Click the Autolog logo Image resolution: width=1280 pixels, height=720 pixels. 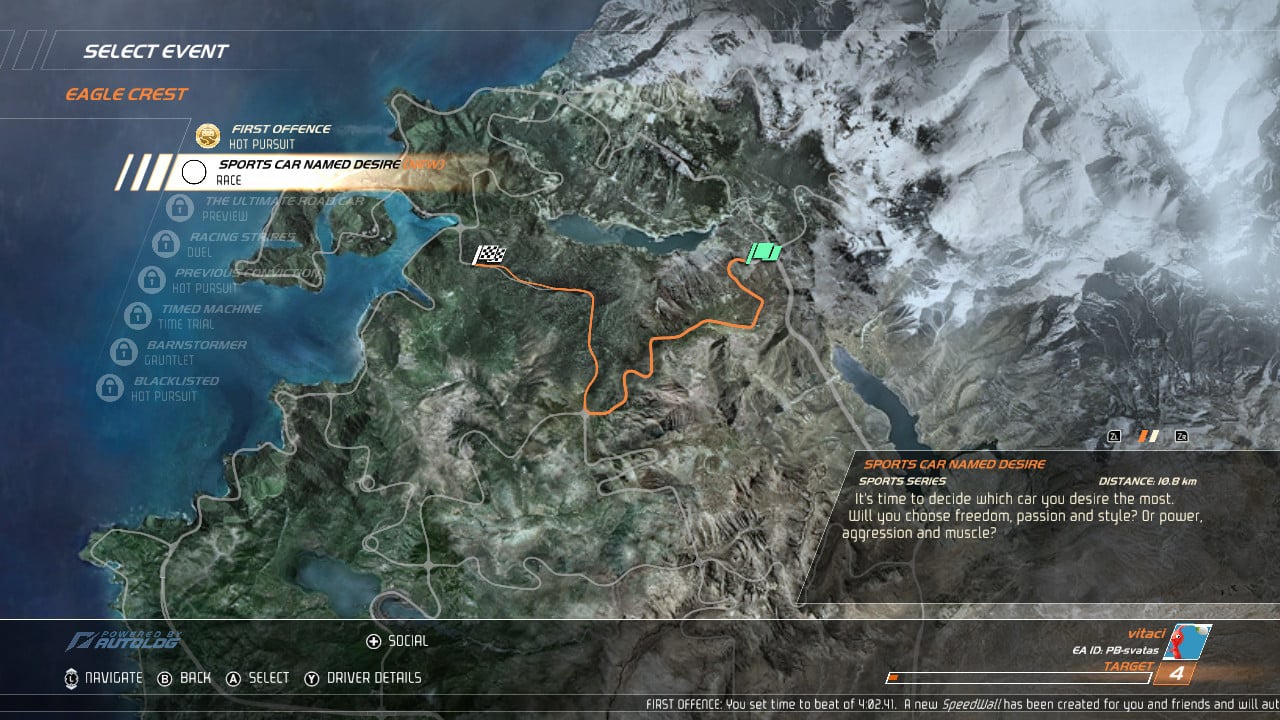point(125,641)
